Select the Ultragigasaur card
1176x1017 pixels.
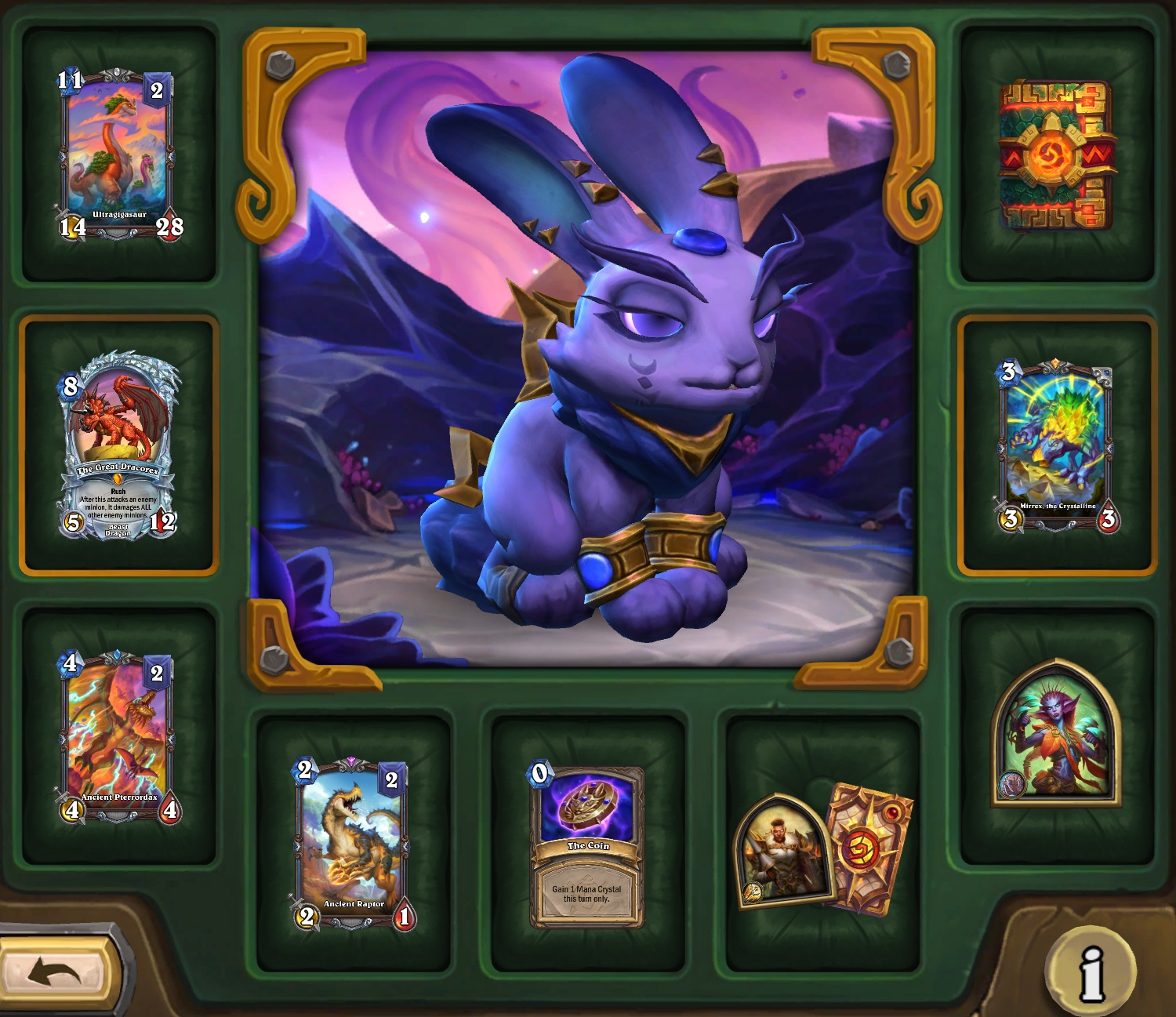point(119,154)
